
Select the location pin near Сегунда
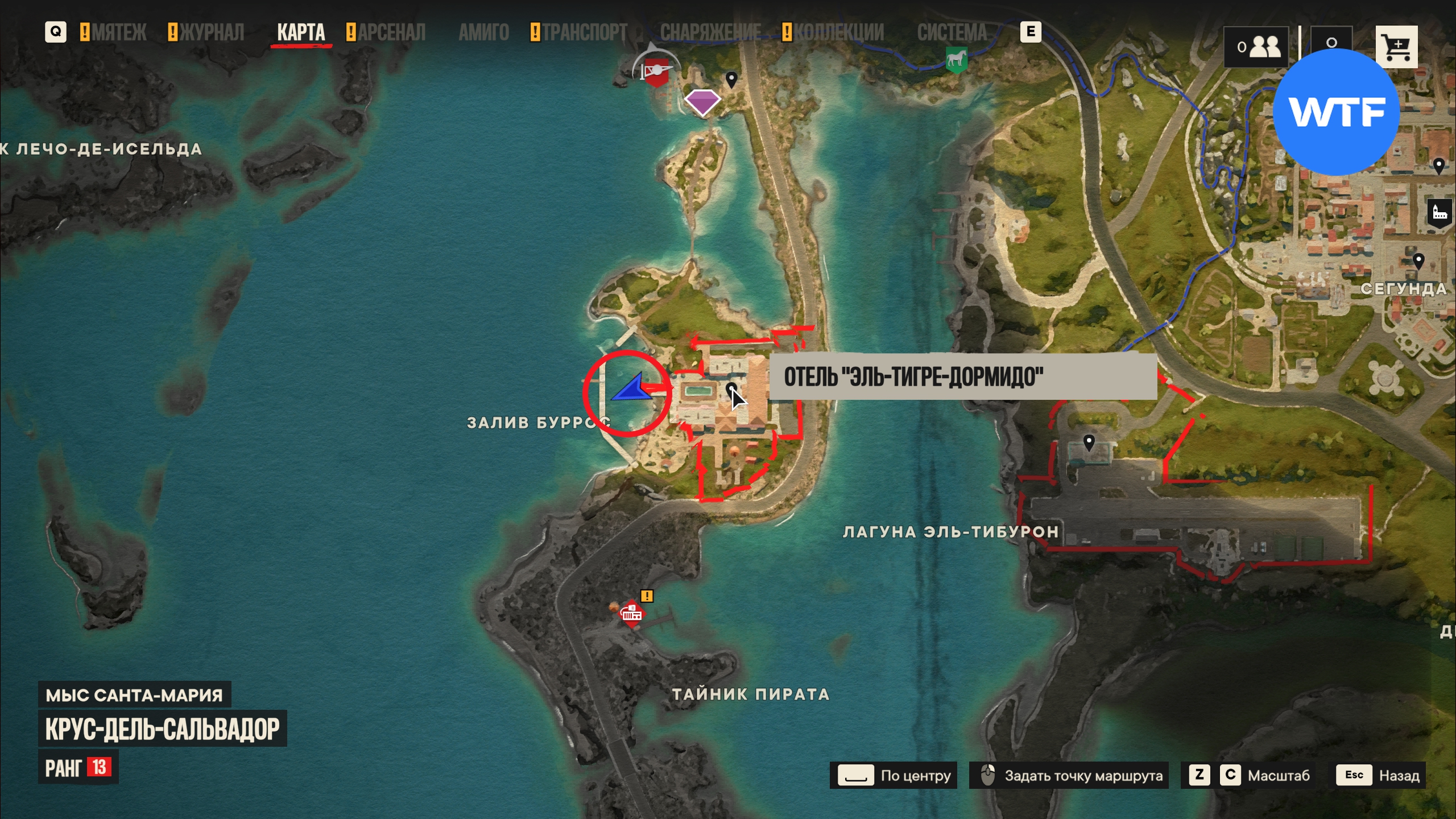(1418, 261)
